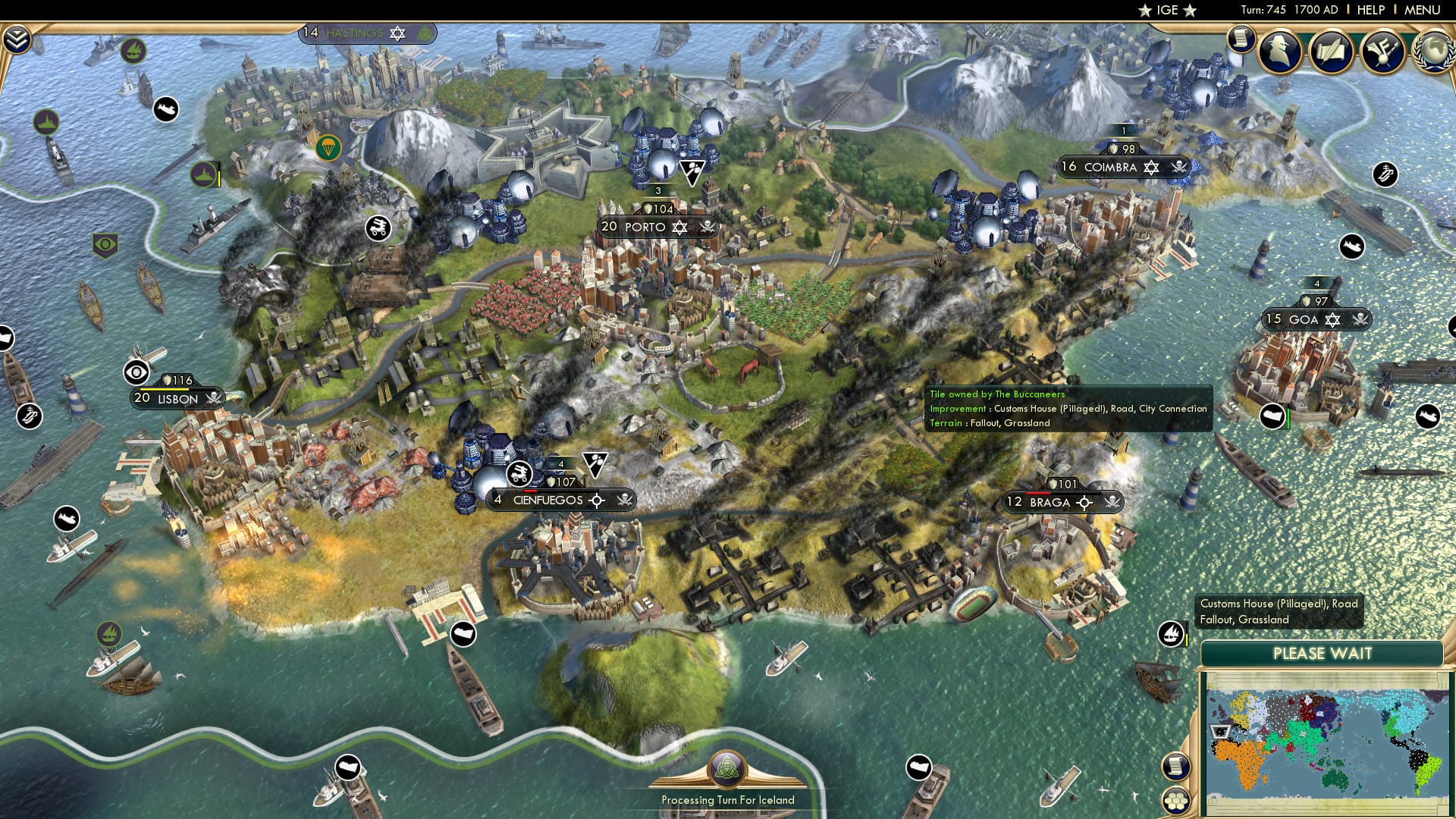This screenshot has width=1456, height=819.
Task: Click the IGE star icon in the top bar
Action: [x=1143, y=10]
